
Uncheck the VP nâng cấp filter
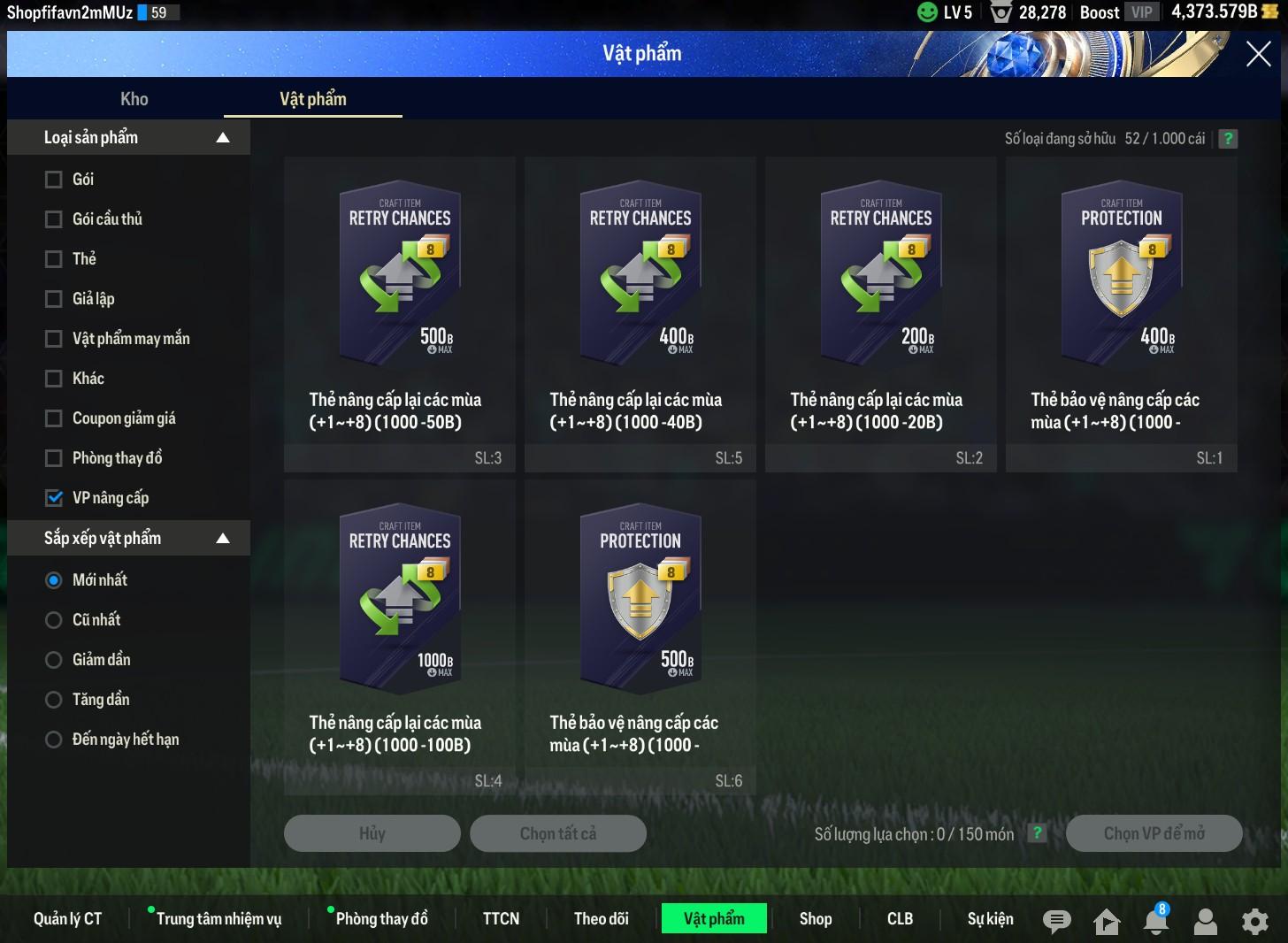point(54,498)
